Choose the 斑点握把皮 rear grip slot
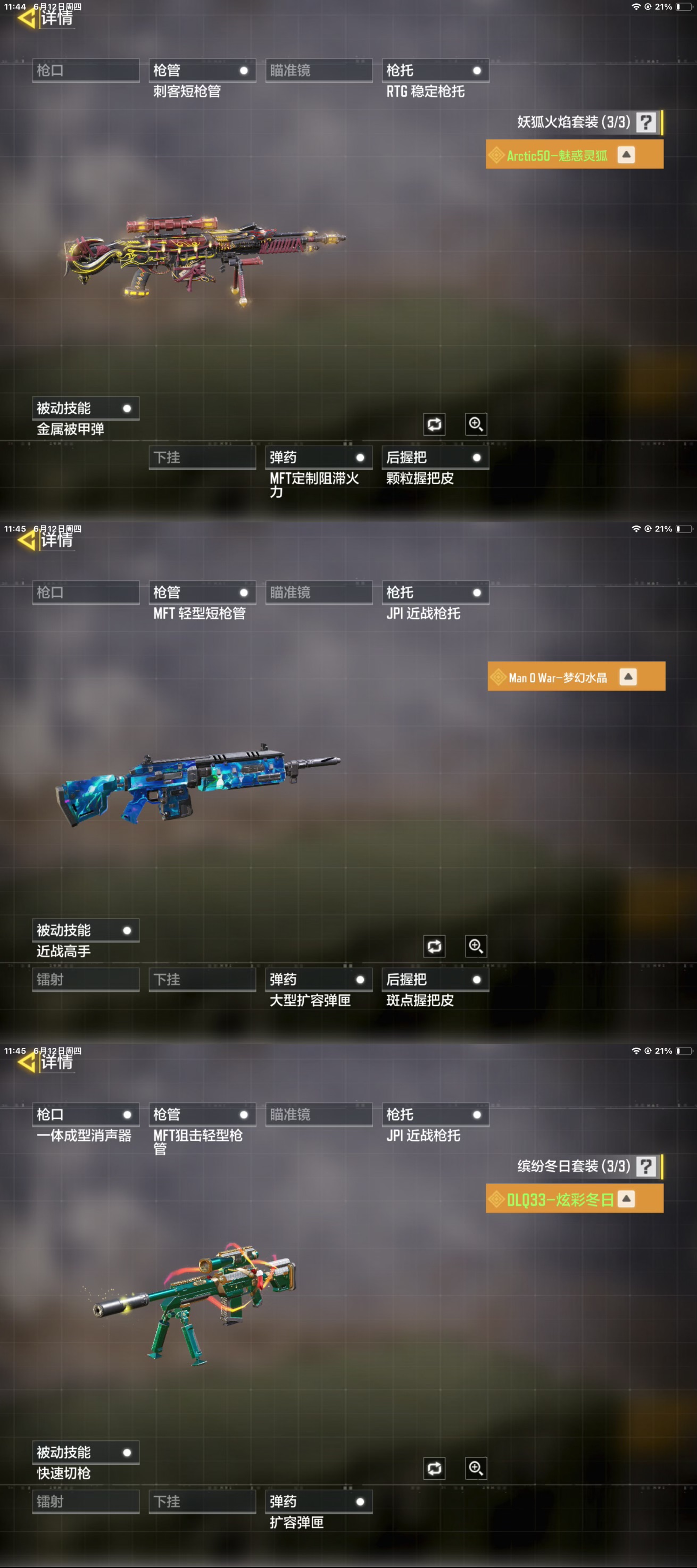Screen dimensions: 697x1568 click(x=435, y=980)
